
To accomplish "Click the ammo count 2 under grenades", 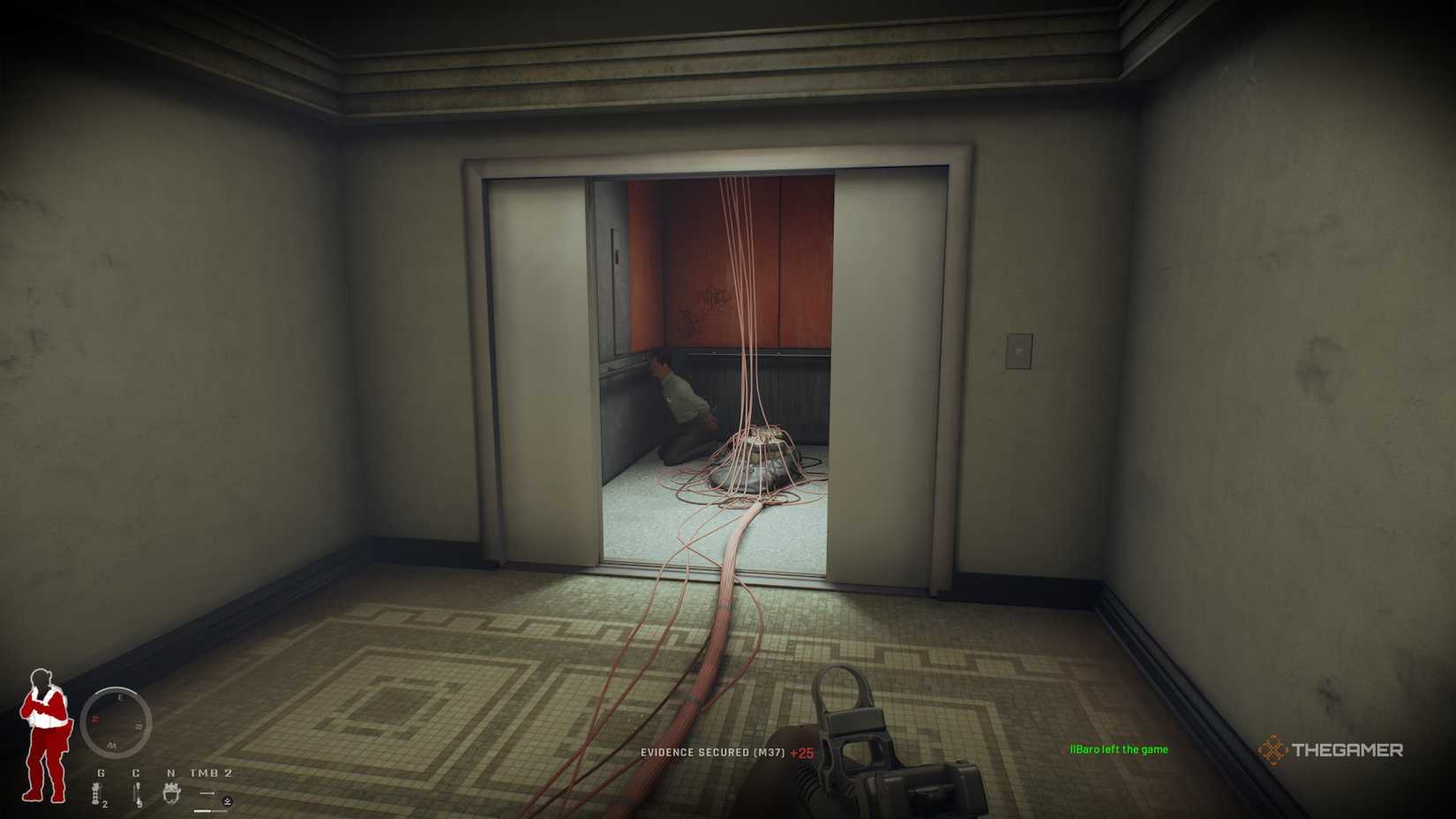I will pos(105,805).
